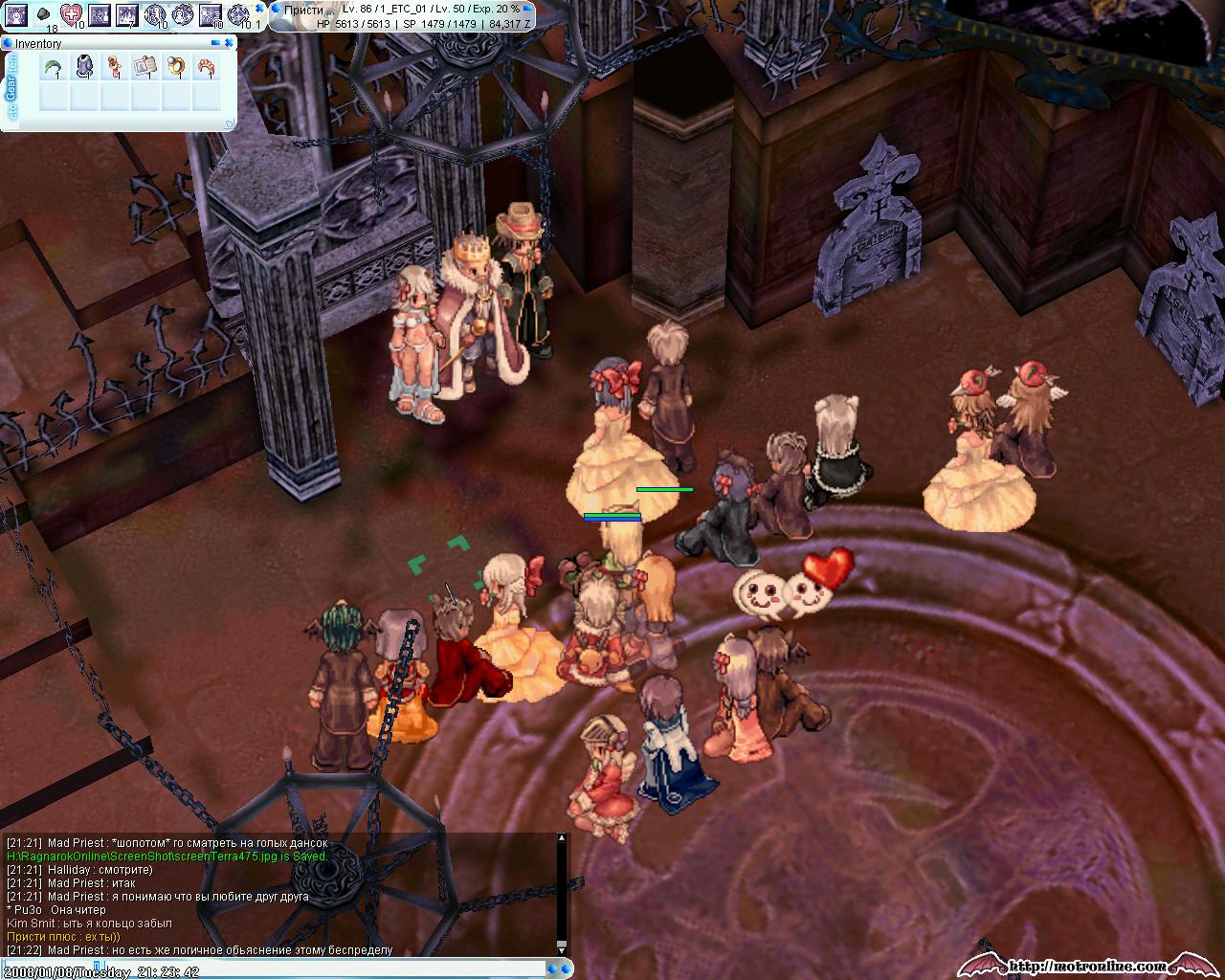Choose the red doll item slot
The height and width of the screenshot is (980, 1225).
[x=115, y=67]
